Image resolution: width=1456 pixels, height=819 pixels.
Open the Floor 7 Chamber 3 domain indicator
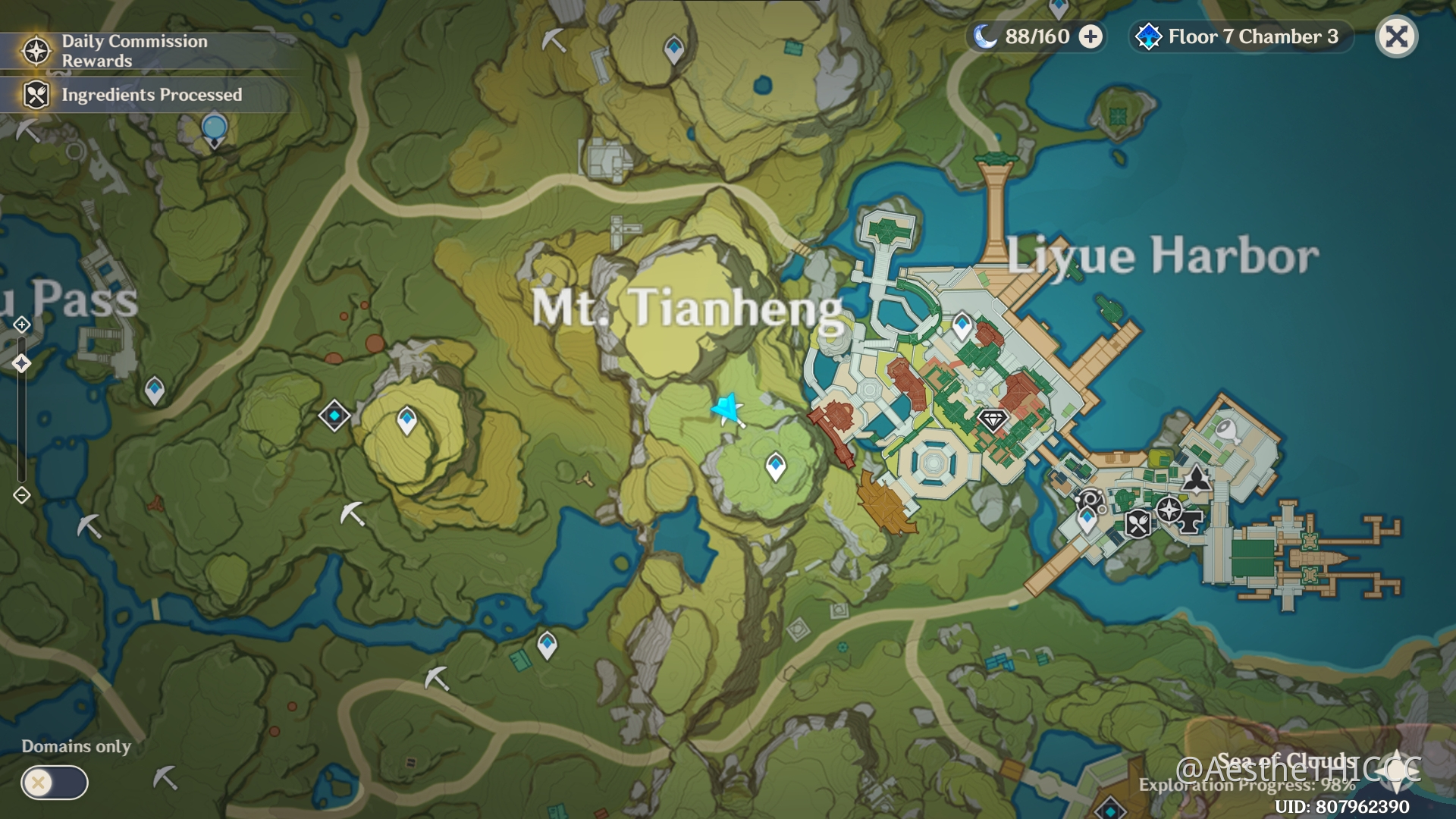[x=1238, y=36]
